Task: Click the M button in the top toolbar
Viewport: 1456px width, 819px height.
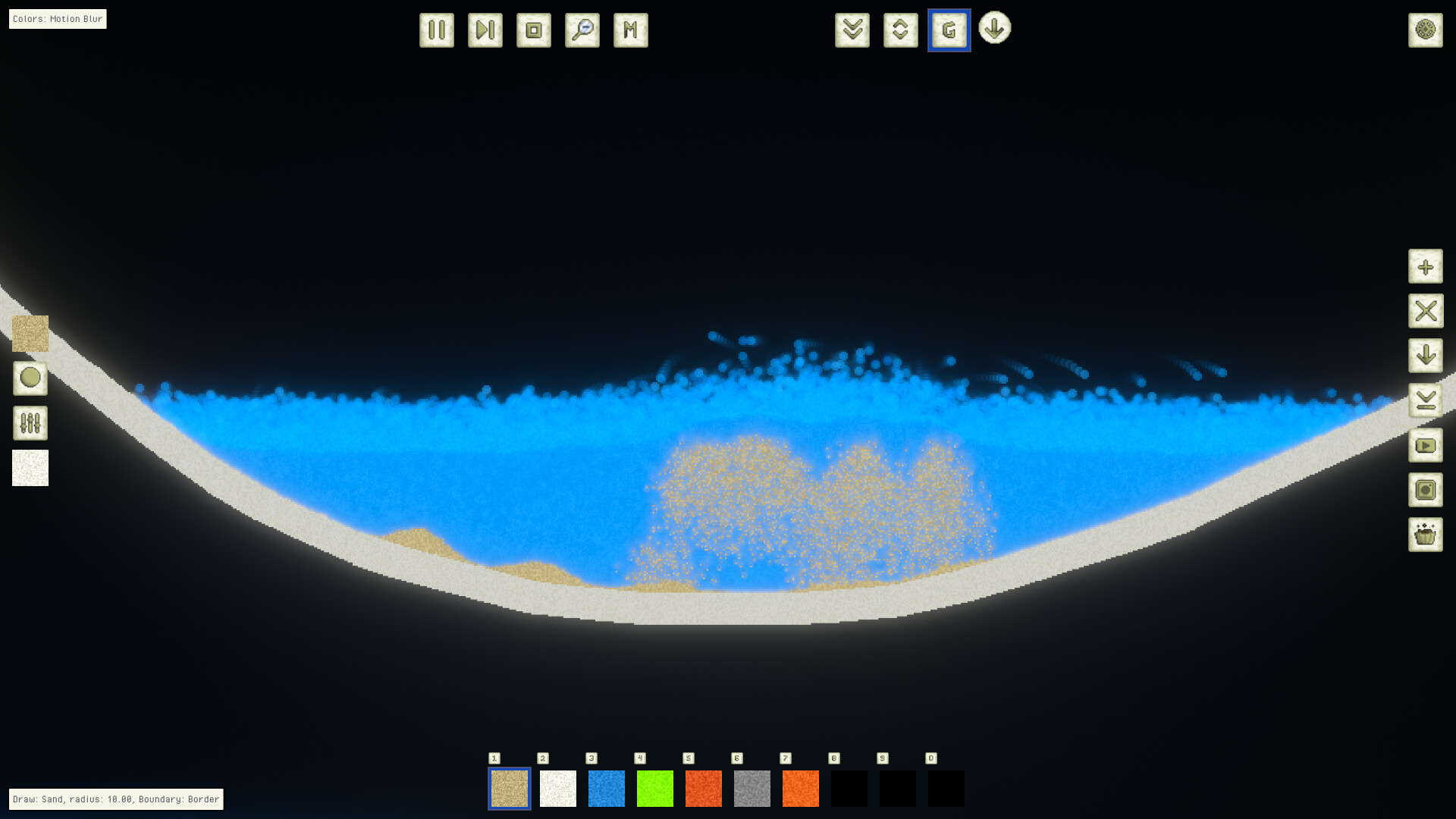Action: (x=629, y=30)
